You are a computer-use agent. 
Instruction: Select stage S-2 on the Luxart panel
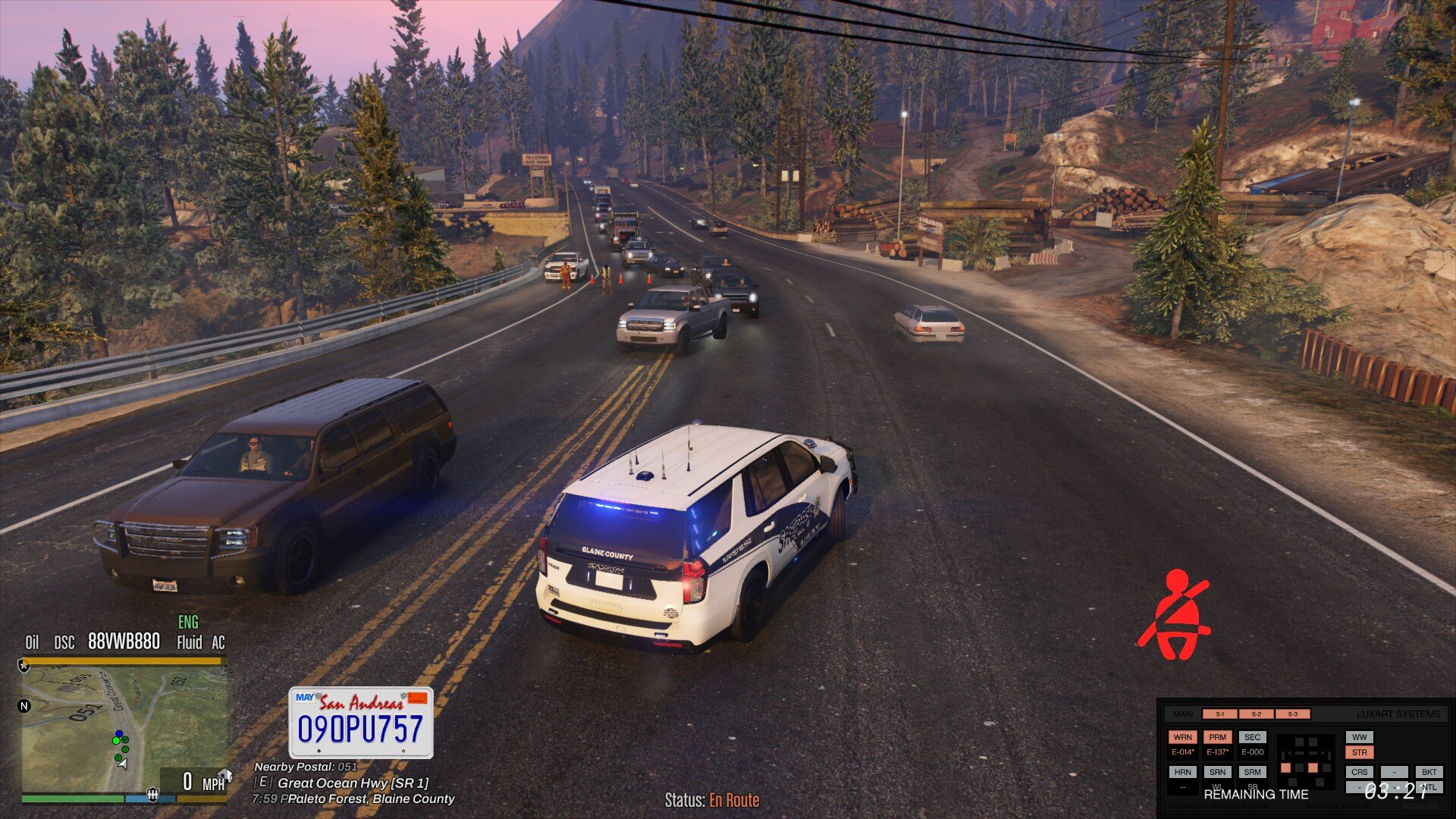1256,714
